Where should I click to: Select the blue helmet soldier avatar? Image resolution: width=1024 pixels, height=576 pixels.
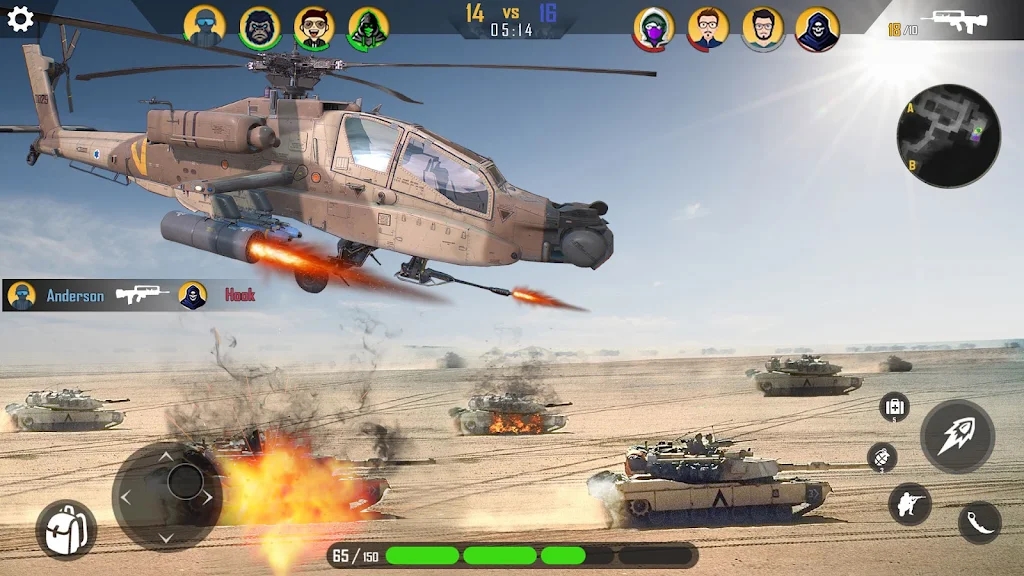point(205,27)
